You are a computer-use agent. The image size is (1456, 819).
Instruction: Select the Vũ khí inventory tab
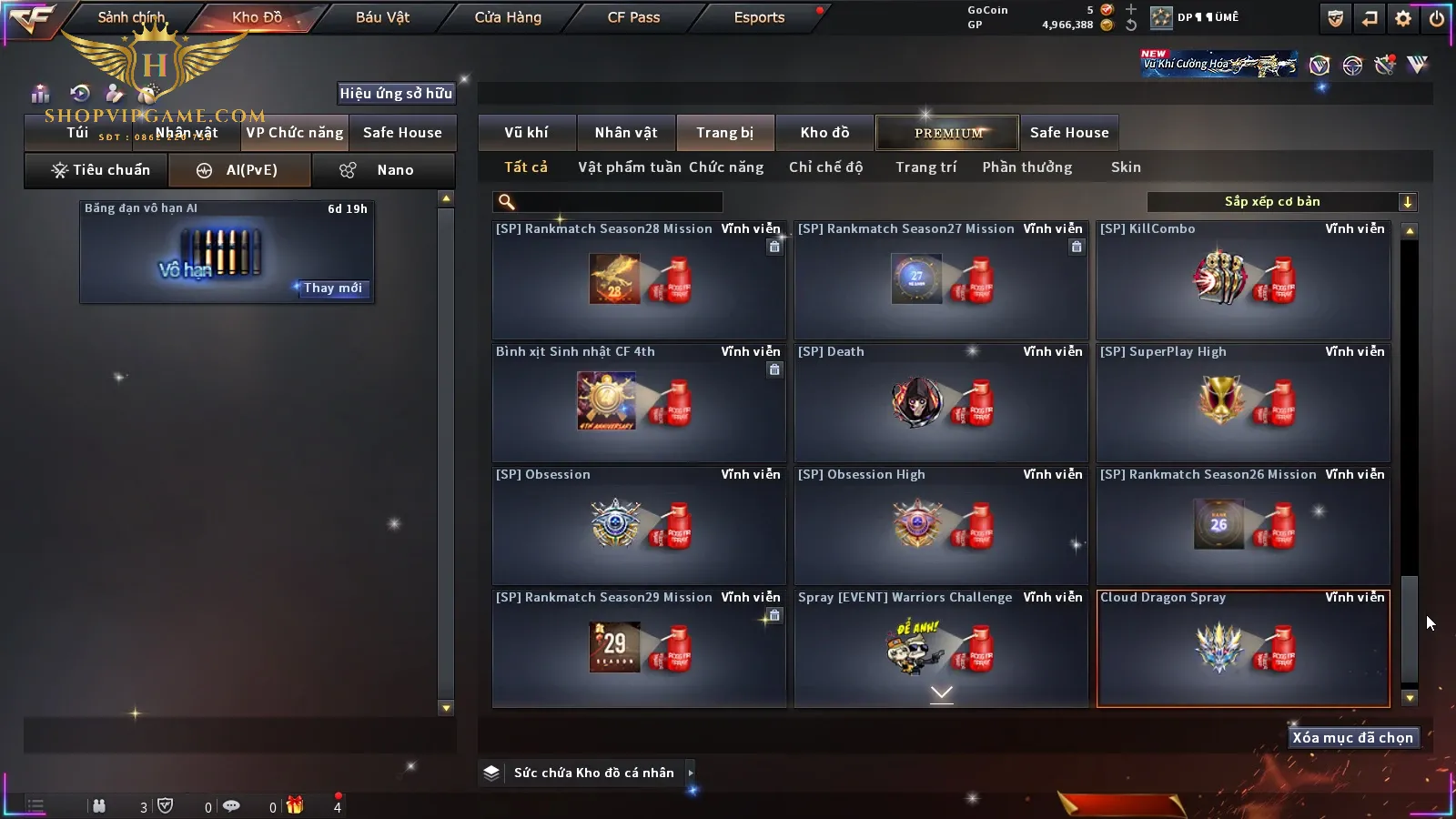526,133
